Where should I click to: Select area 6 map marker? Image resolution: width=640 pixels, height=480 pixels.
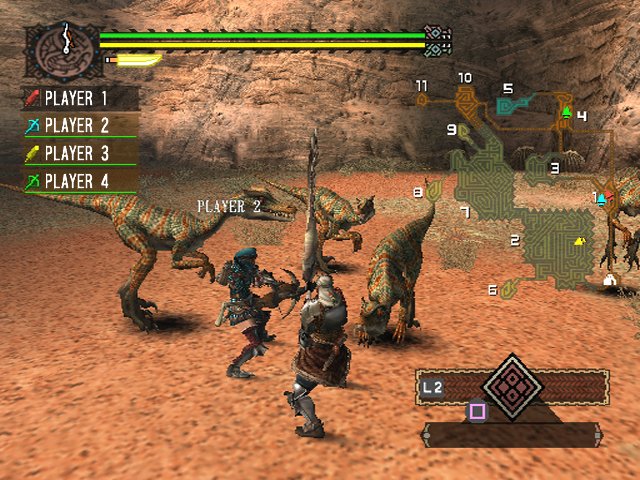point(492,290)
